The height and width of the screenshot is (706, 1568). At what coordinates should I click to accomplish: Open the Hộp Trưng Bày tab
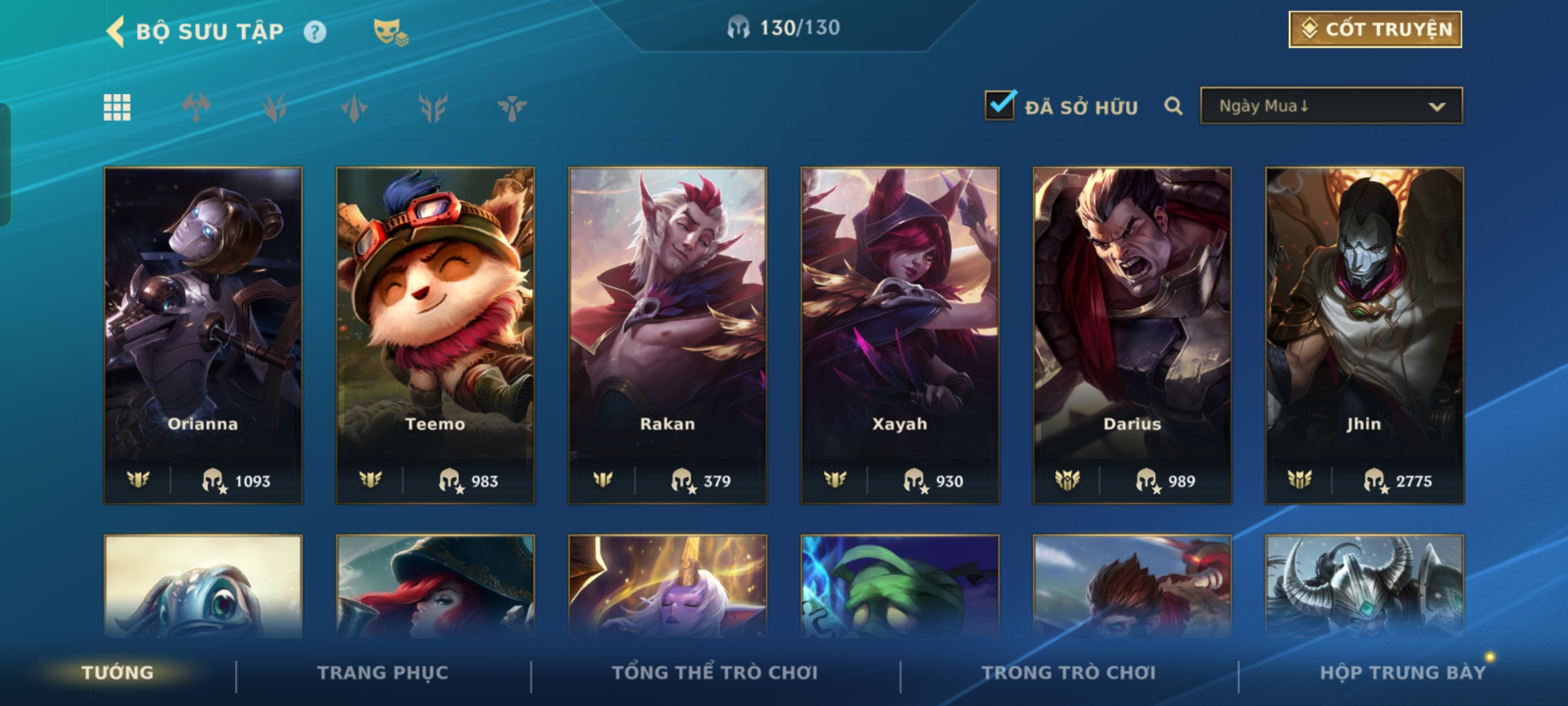(x=1402, y=673)
